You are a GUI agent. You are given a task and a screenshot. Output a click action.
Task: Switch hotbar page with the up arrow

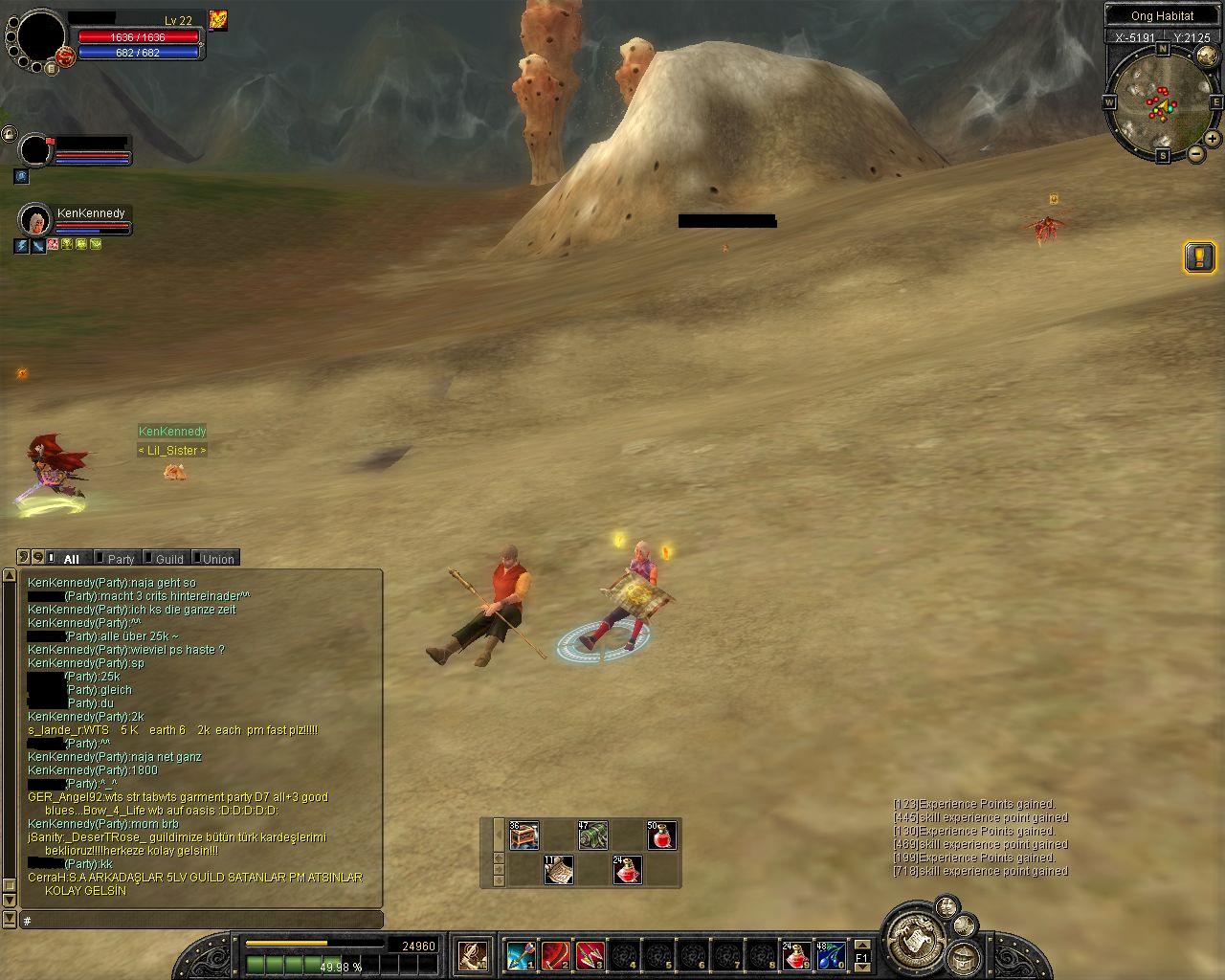[861, 947]
